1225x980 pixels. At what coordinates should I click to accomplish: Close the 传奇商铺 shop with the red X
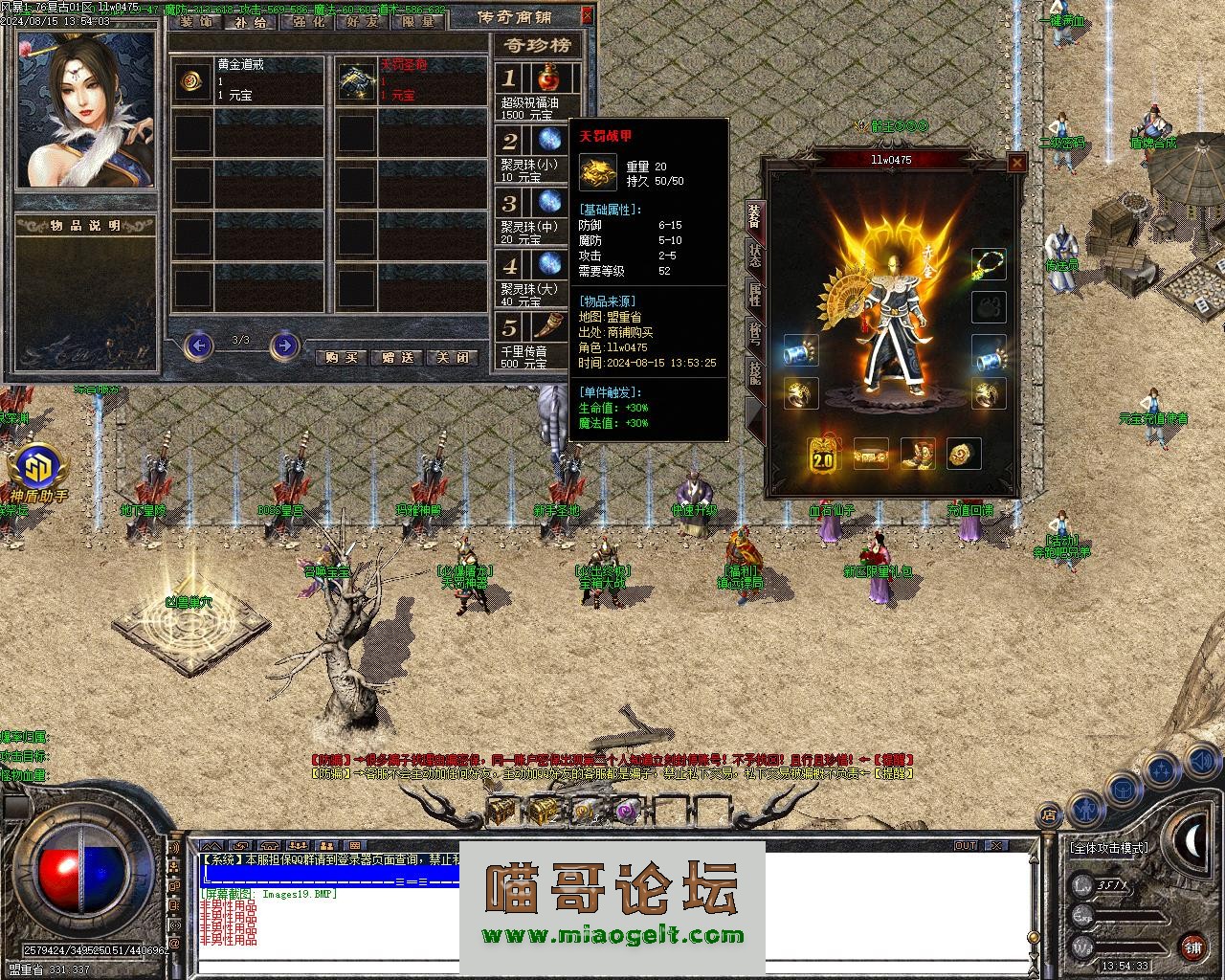587,15
